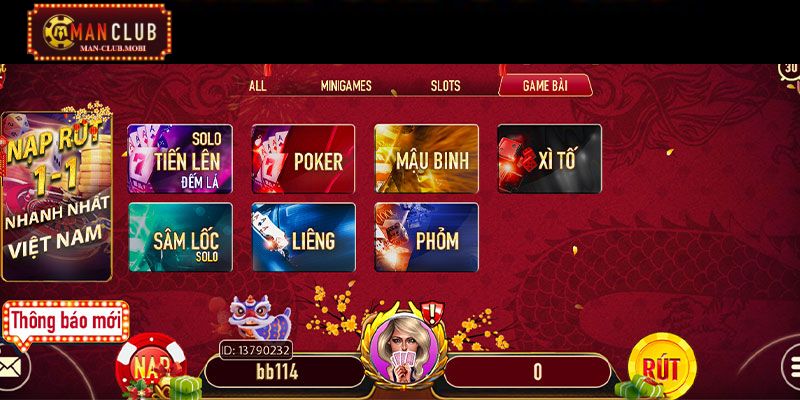Launch the Tiến Lên Solo game
Viewport: 800px width, 400px height.
click(x=180, y=159)
